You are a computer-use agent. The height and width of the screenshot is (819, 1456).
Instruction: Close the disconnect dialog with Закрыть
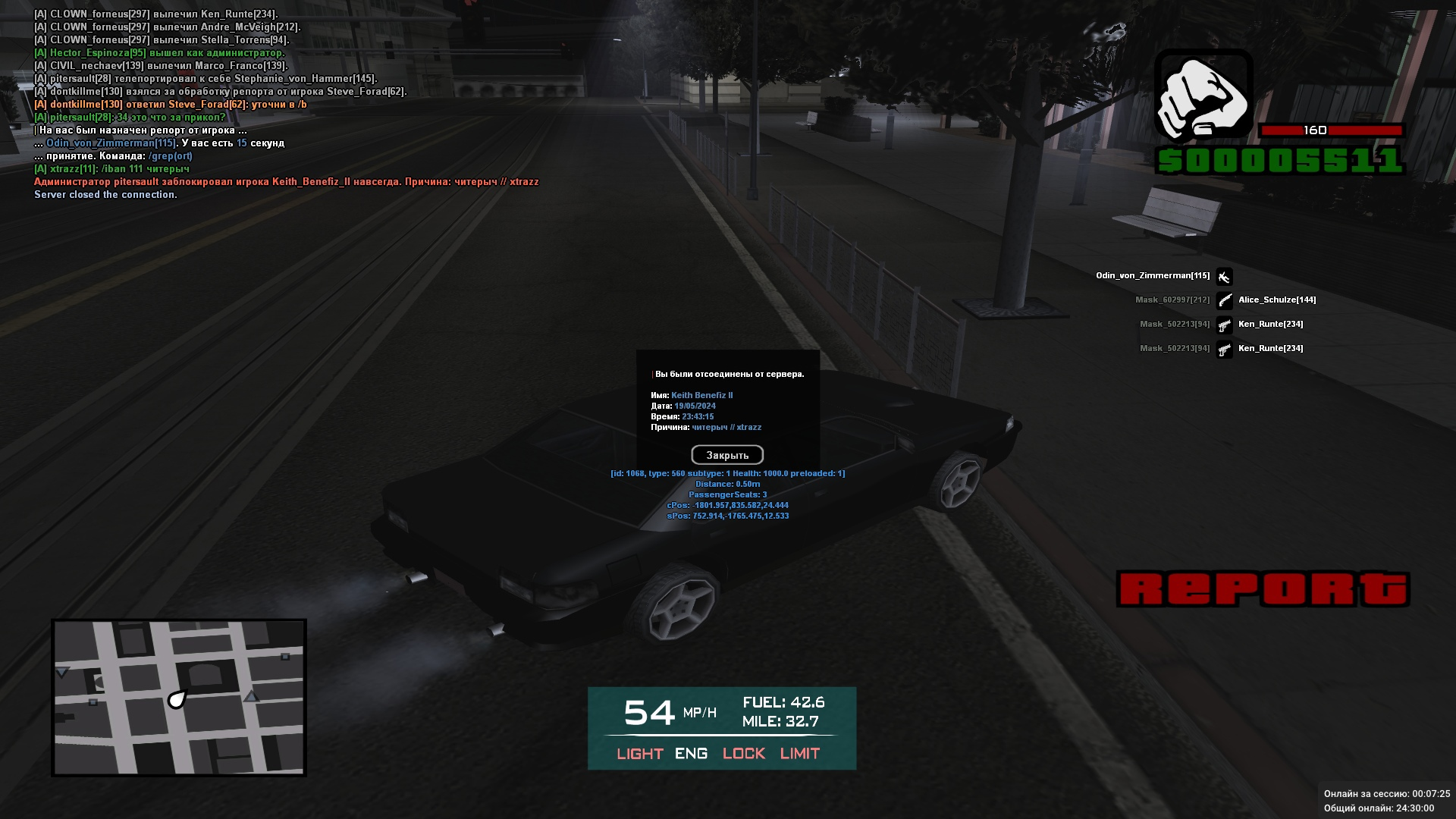click(727, 455)
